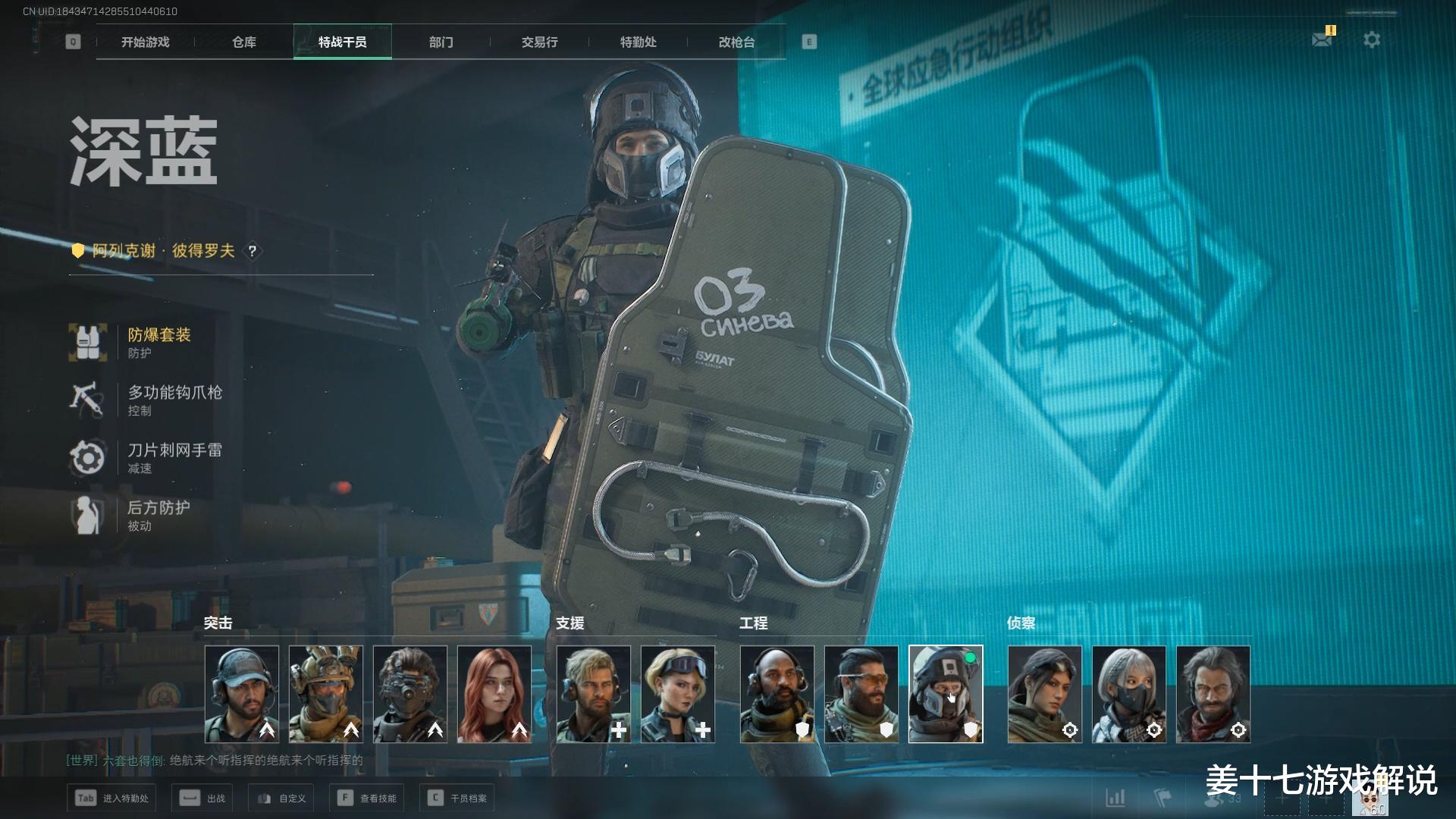Open the 干员档案 operator profile

click(457, 798)
